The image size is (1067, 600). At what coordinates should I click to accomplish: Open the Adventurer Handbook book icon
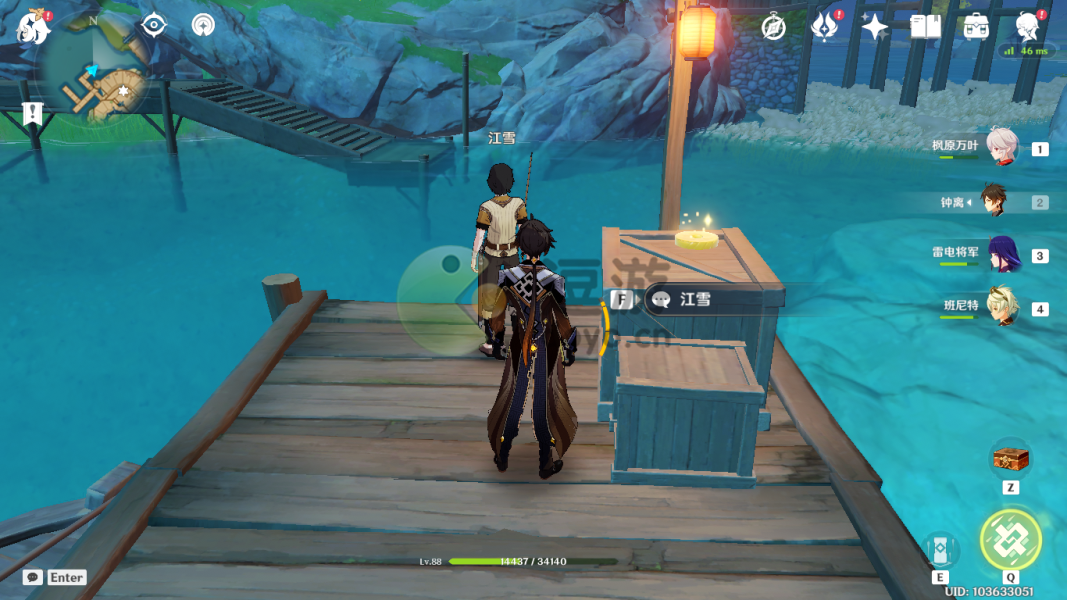tap(926, 27)
